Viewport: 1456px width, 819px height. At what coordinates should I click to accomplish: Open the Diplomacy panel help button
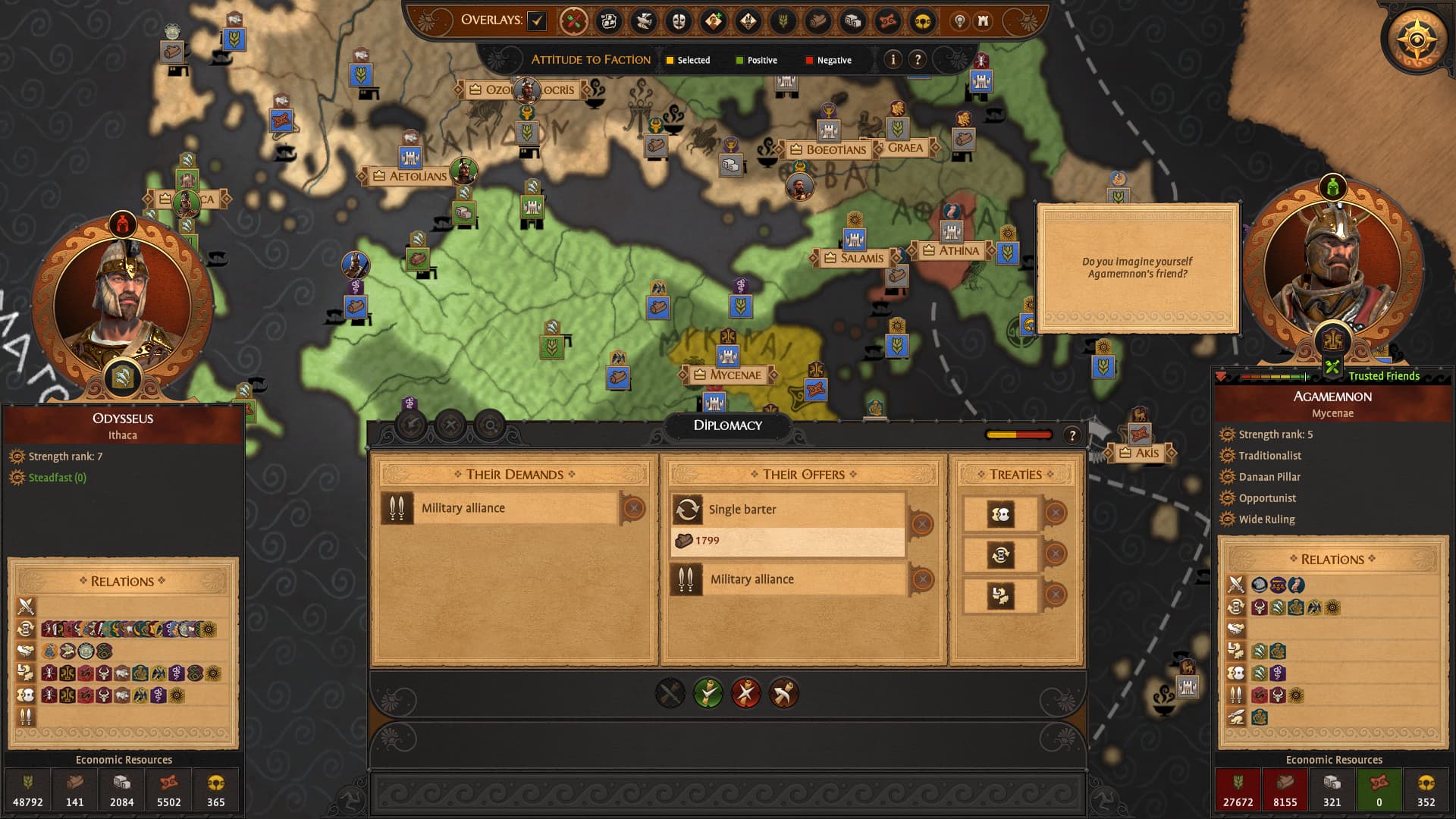pyautogui.click(x=1072, y=435)
